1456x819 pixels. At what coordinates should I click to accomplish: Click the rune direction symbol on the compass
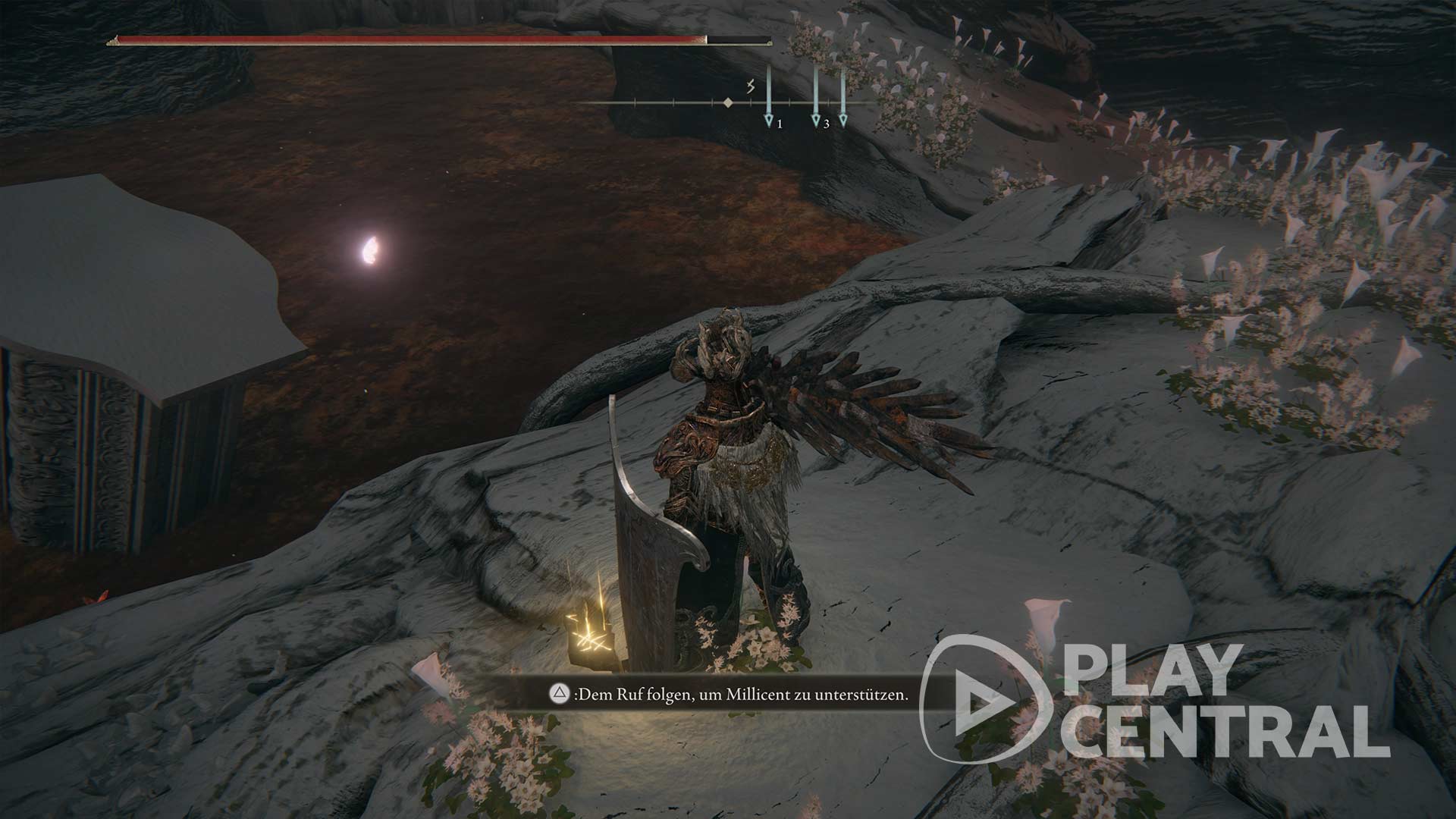click(751, 86)
